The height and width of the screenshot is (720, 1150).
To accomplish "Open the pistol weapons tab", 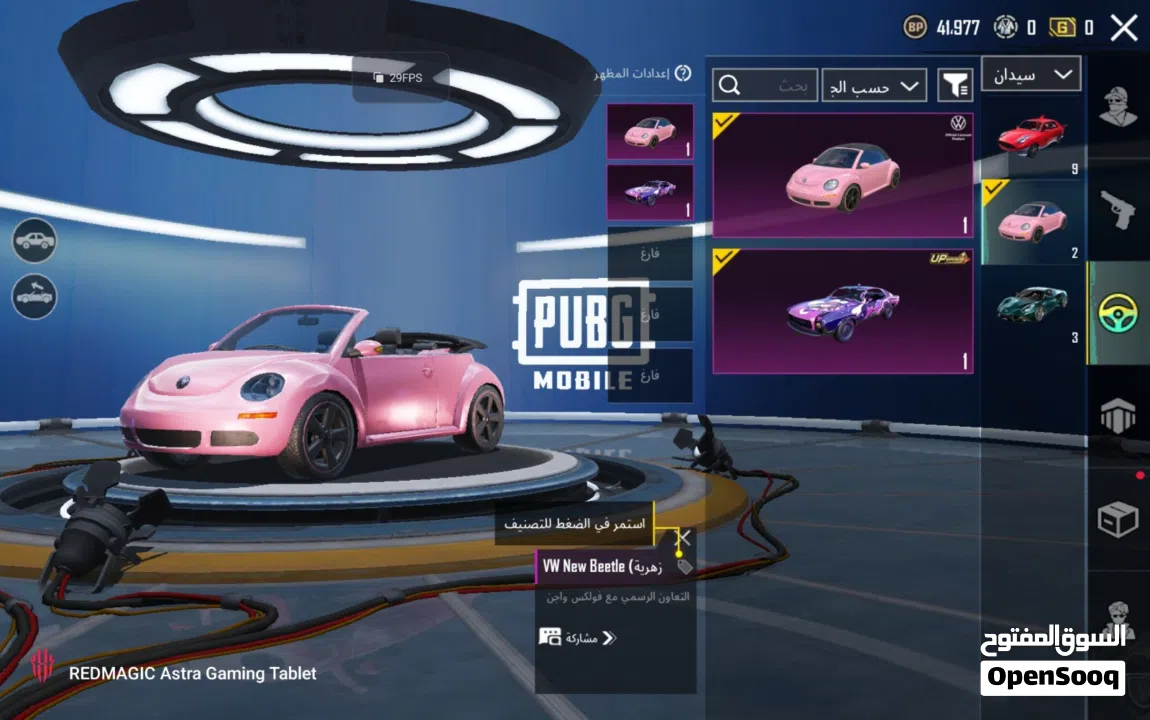I will click(x=1118, y=209).
